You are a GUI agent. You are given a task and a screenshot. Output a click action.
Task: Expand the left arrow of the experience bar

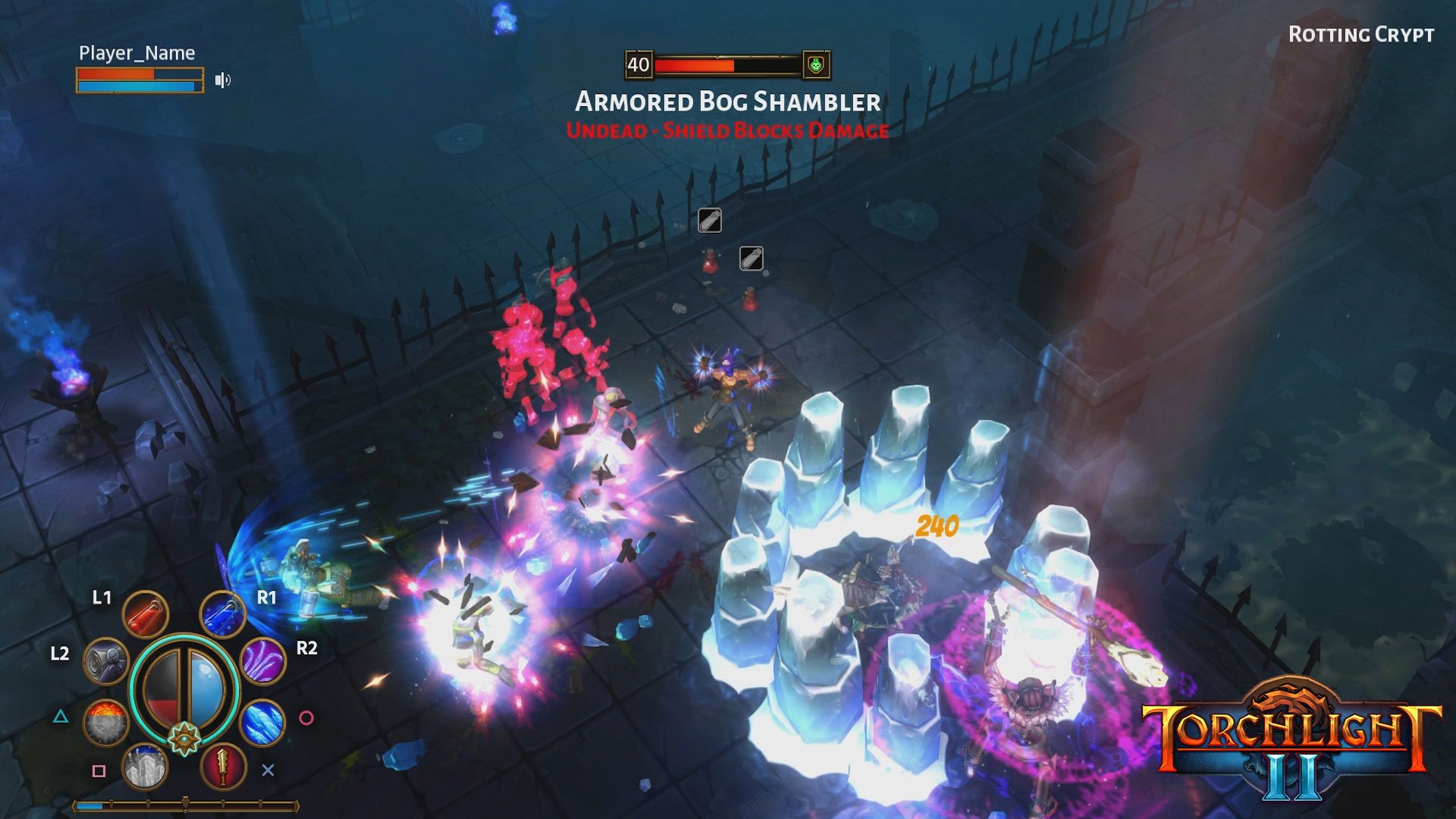(74, 805)
